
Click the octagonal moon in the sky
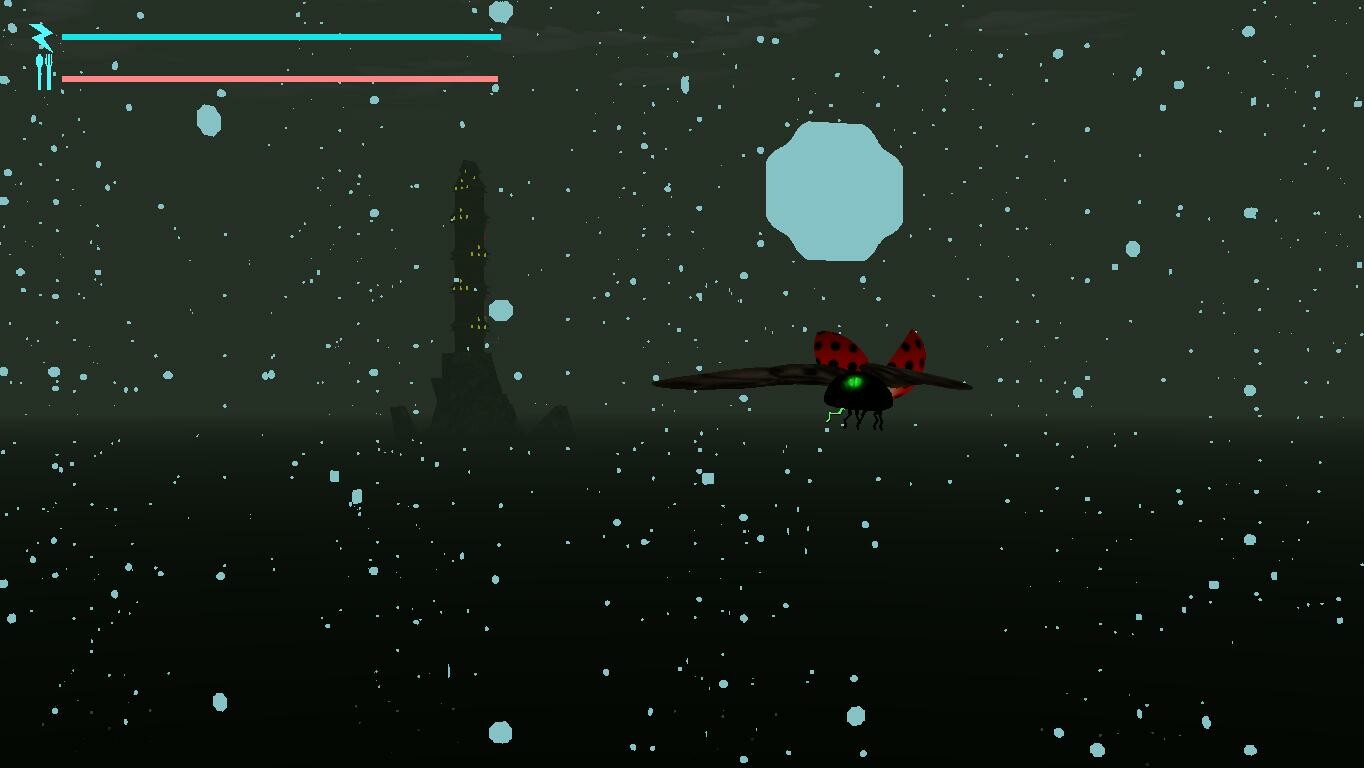(x=834, y=190)
